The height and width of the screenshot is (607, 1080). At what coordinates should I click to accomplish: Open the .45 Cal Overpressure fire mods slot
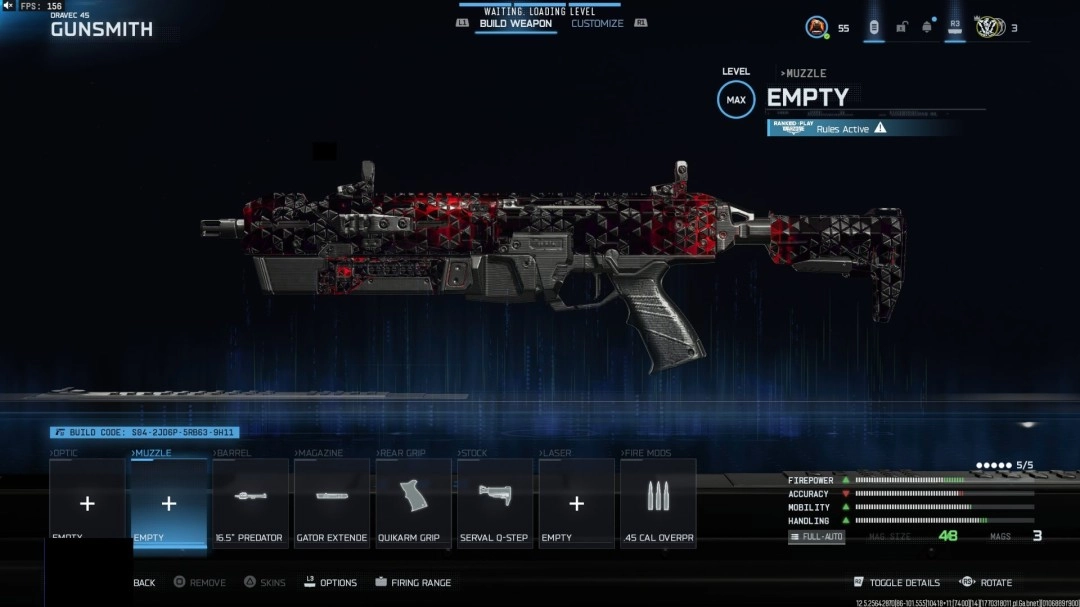(658, 503)
